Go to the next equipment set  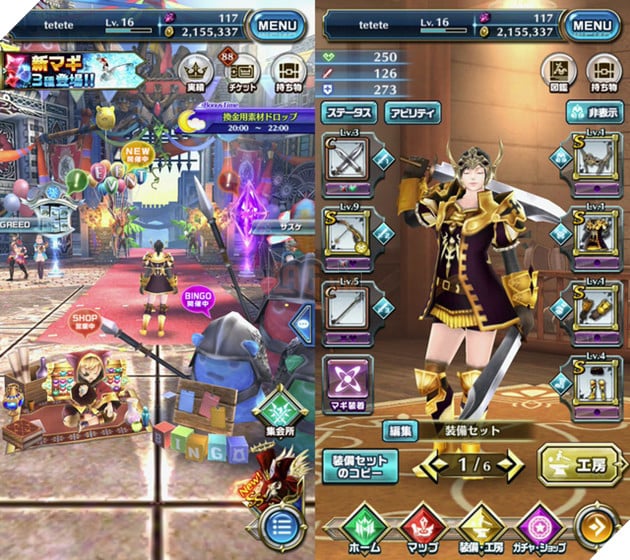514,464
